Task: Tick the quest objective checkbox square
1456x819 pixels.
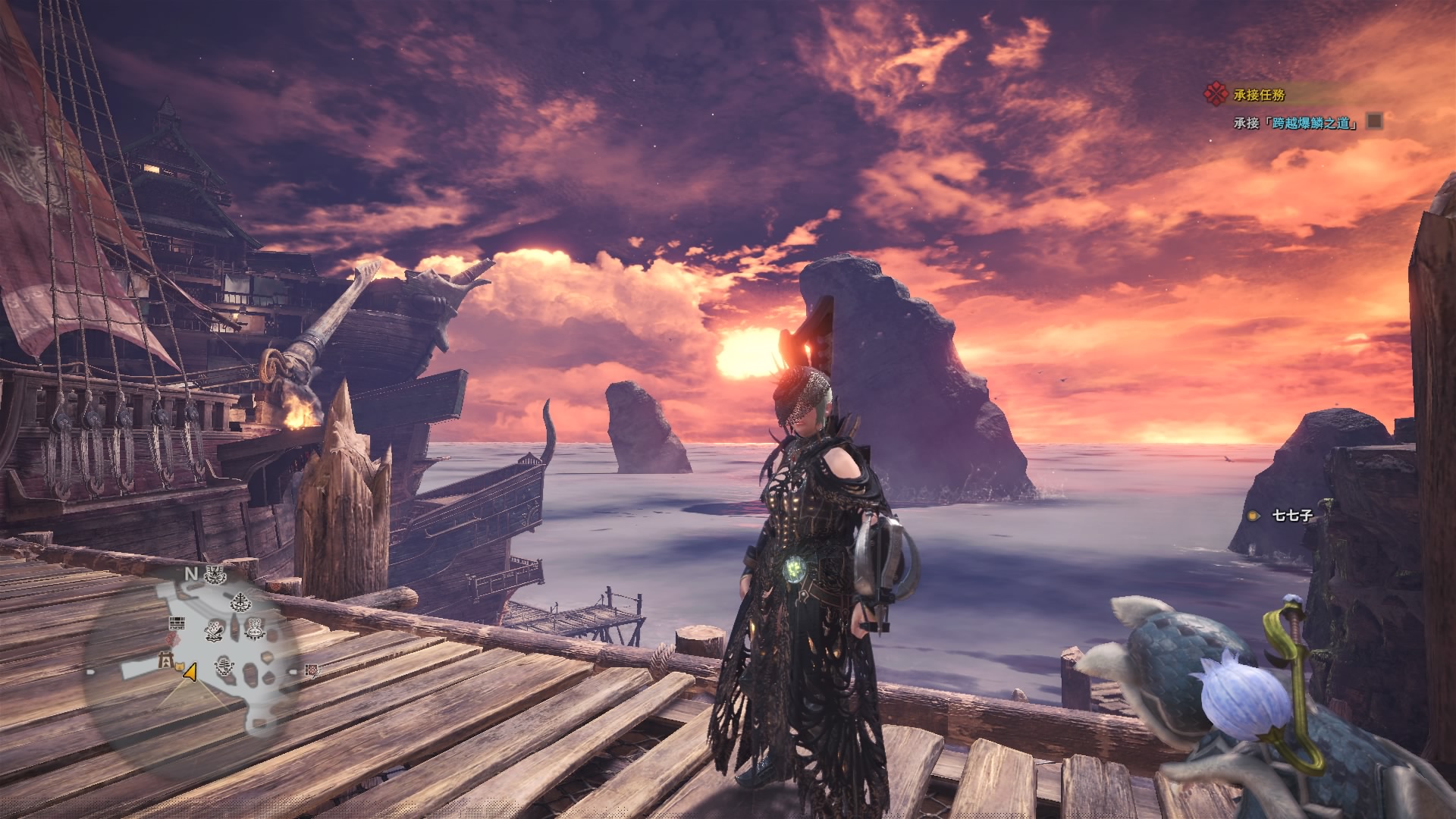Action: 1374,121
